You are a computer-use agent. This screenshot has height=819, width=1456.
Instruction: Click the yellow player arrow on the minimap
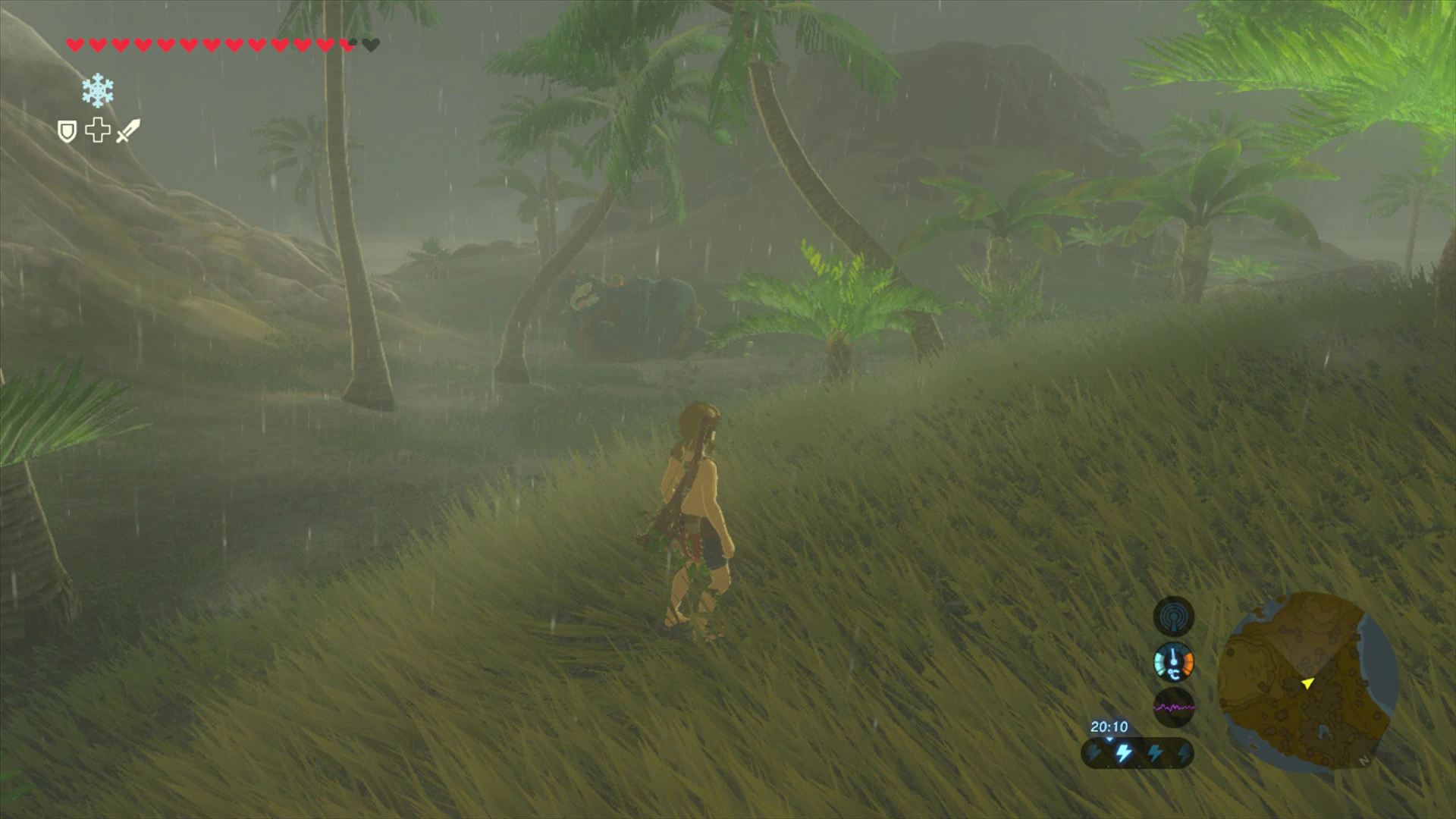(1307, 684)
